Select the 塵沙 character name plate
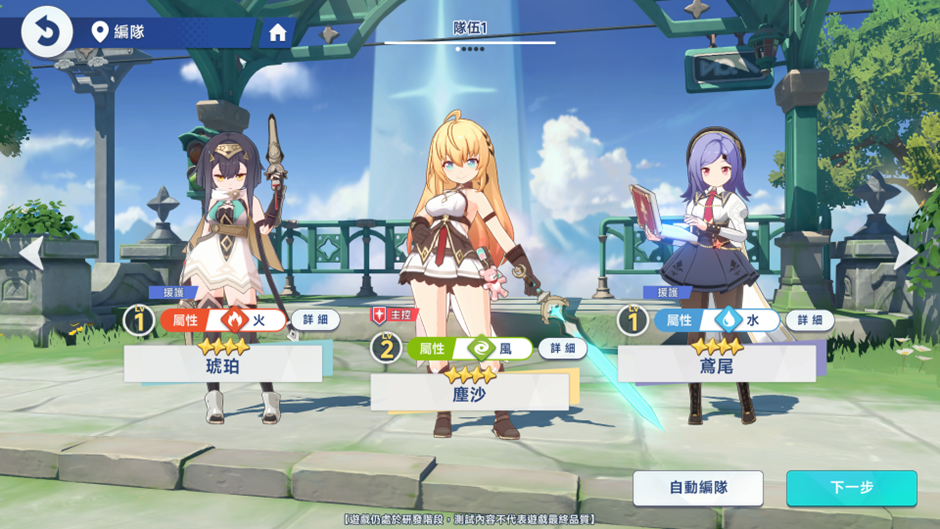Image resolution: width=940 pixels, height=529 pixels. pos(469,392)
